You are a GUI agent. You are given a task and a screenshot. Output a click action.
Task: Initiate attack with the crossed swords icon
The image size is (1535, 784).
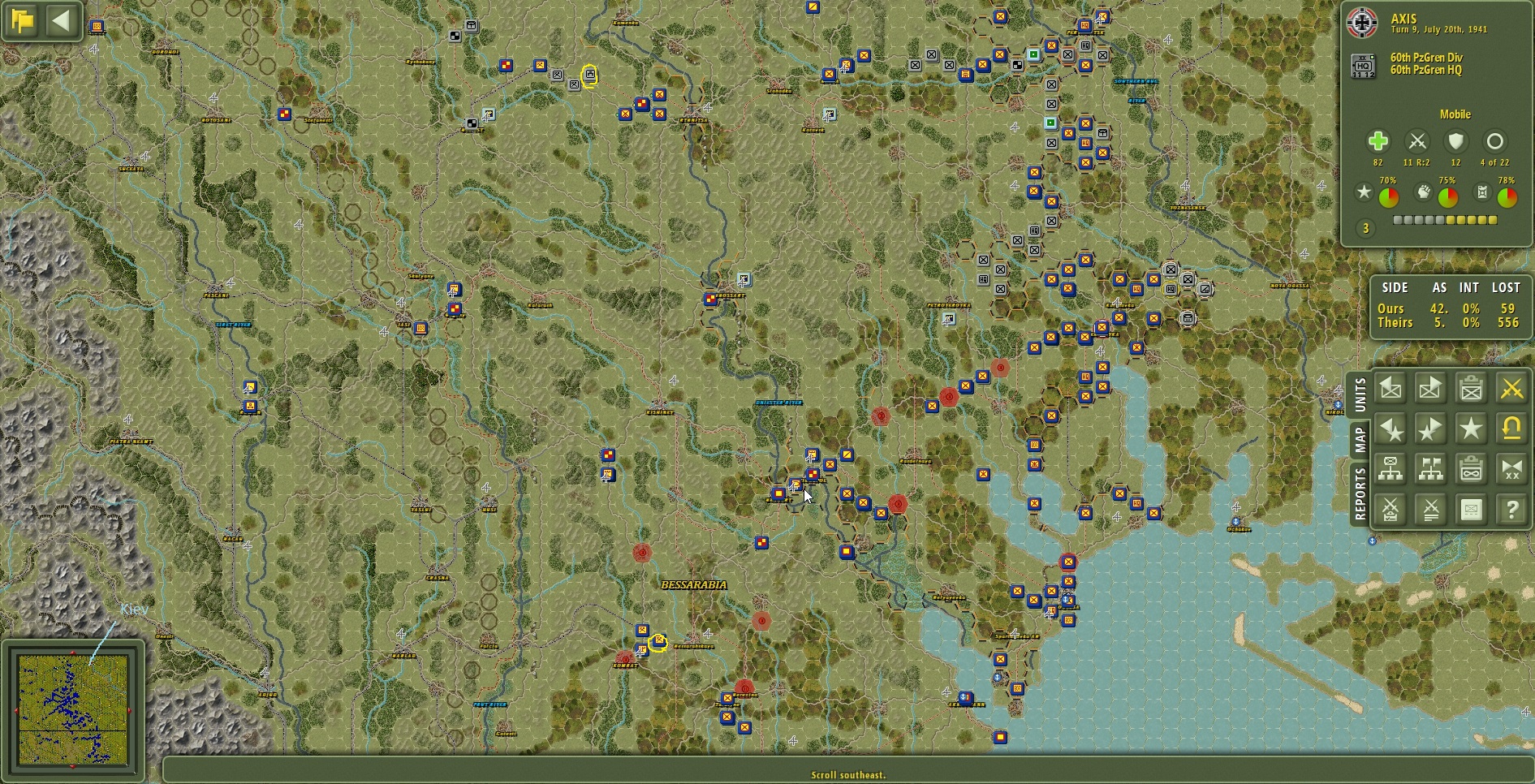(x=1511, y=388)
